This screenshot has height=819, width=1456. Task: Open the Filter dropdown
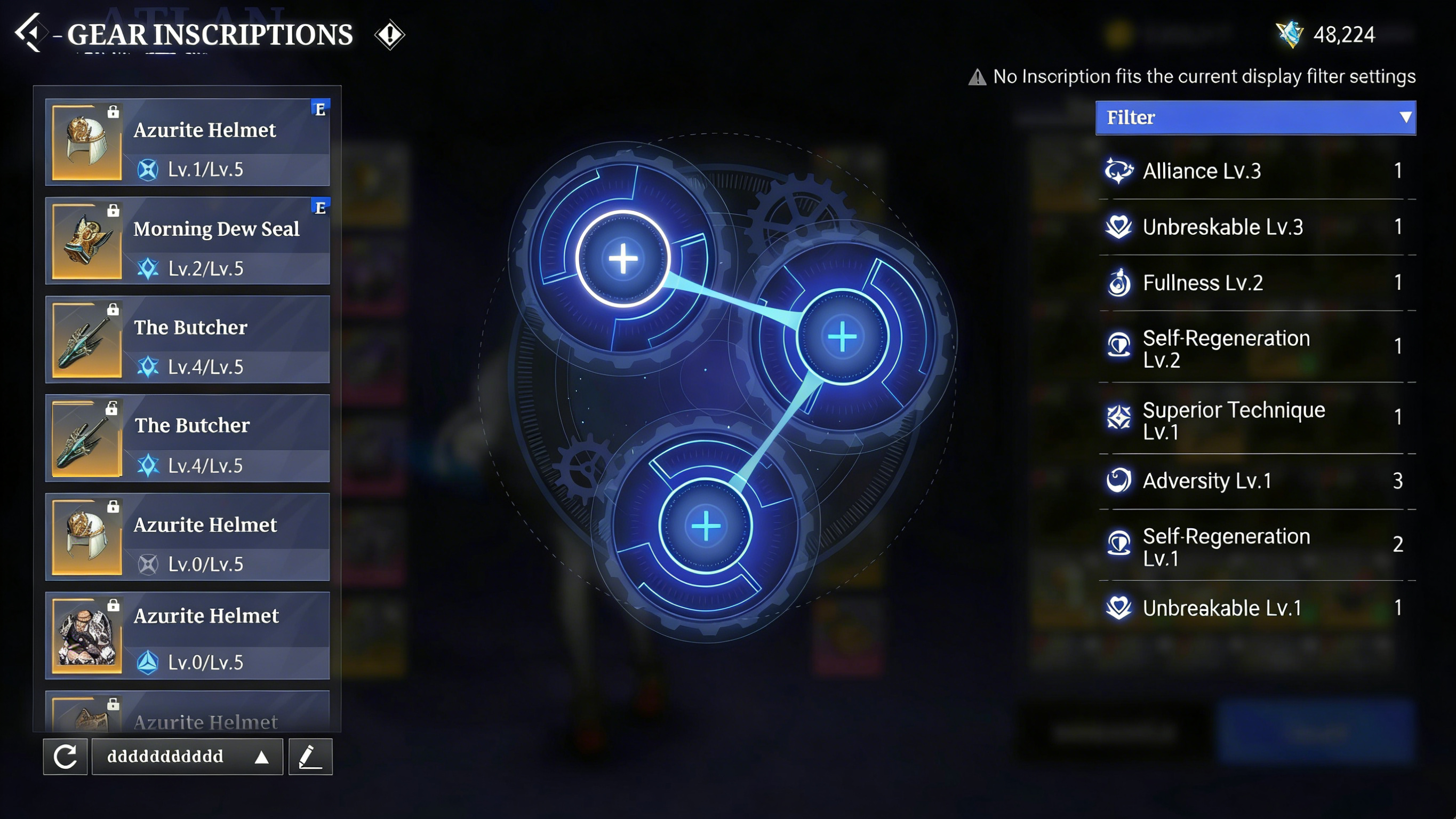(x=1255, y=117)
